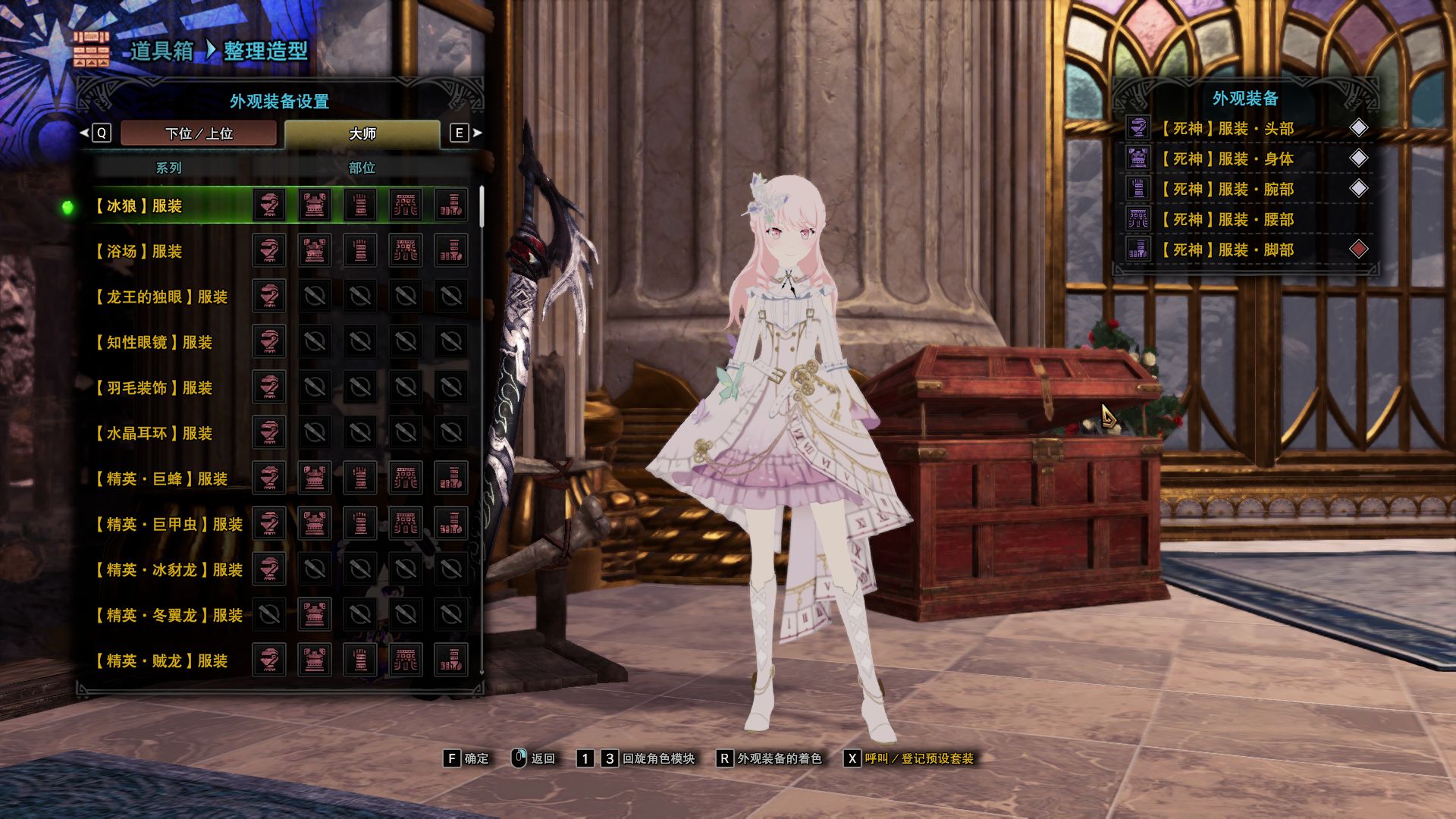Select the 大师 tab
Screen dimensions: 1456x819
(x=362, y=133)
